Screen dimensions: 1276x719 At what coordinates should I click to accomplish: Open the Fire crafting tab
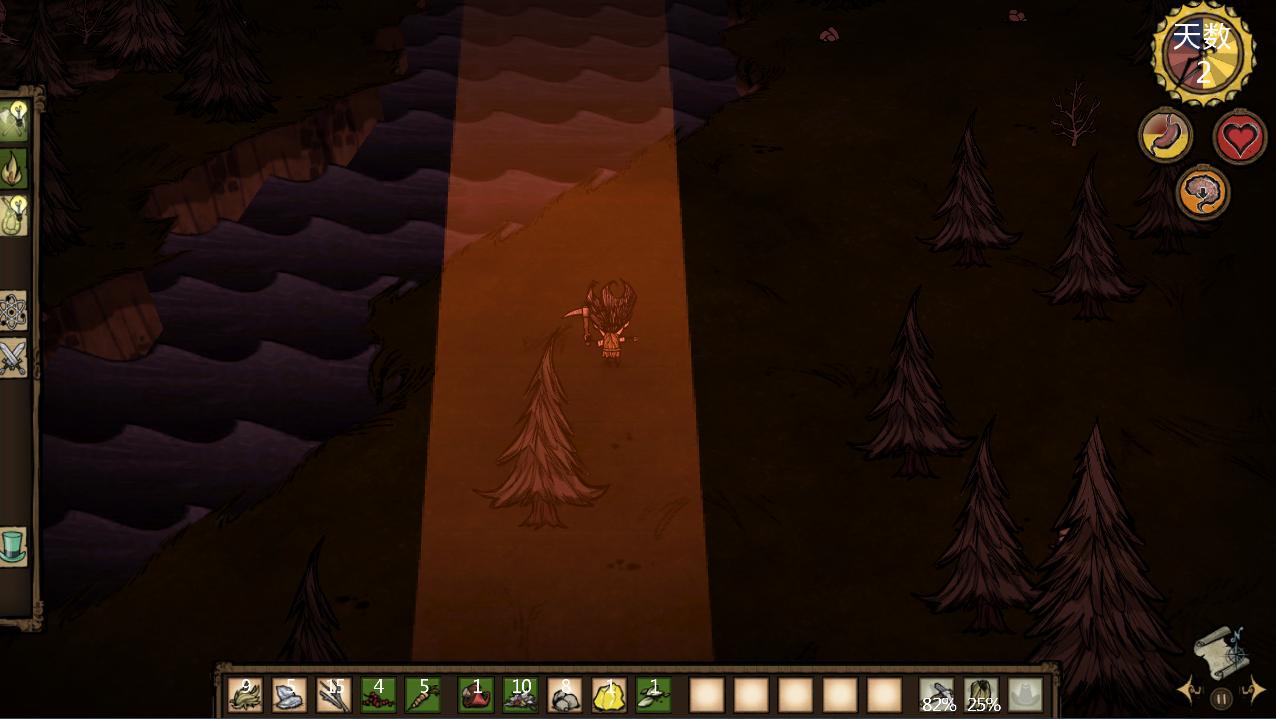coord(13,169)
